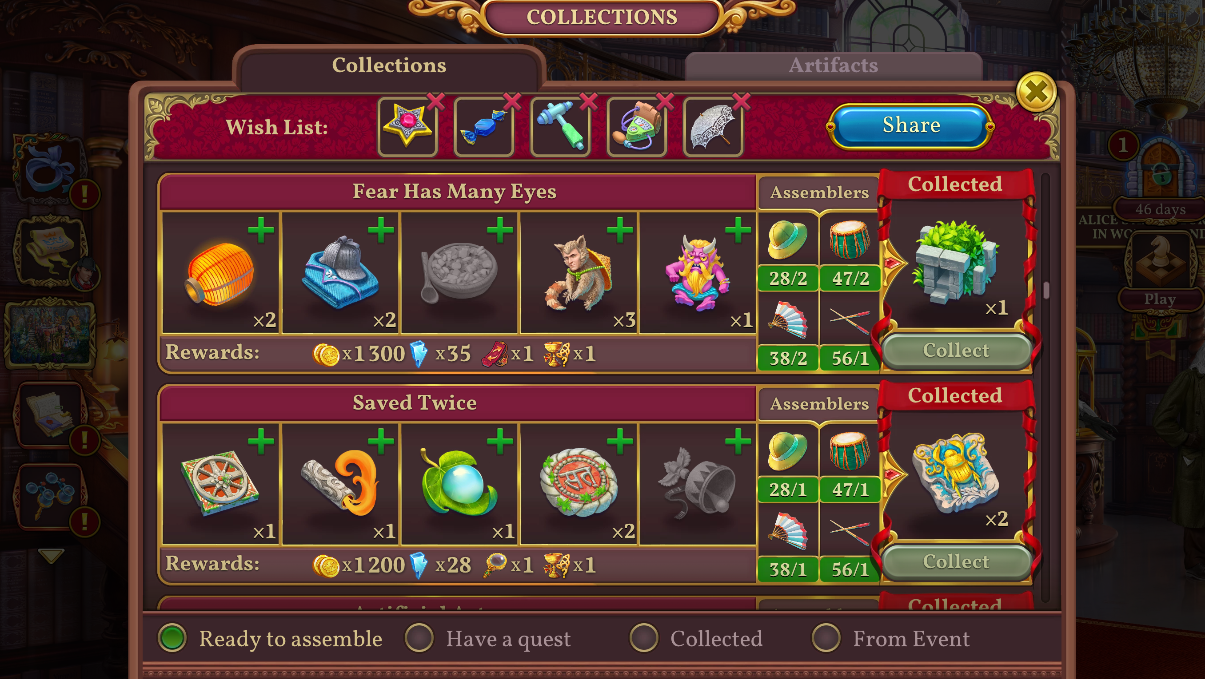
Task: Switch to the Artifacts tab
Action: tap(833, 66)
